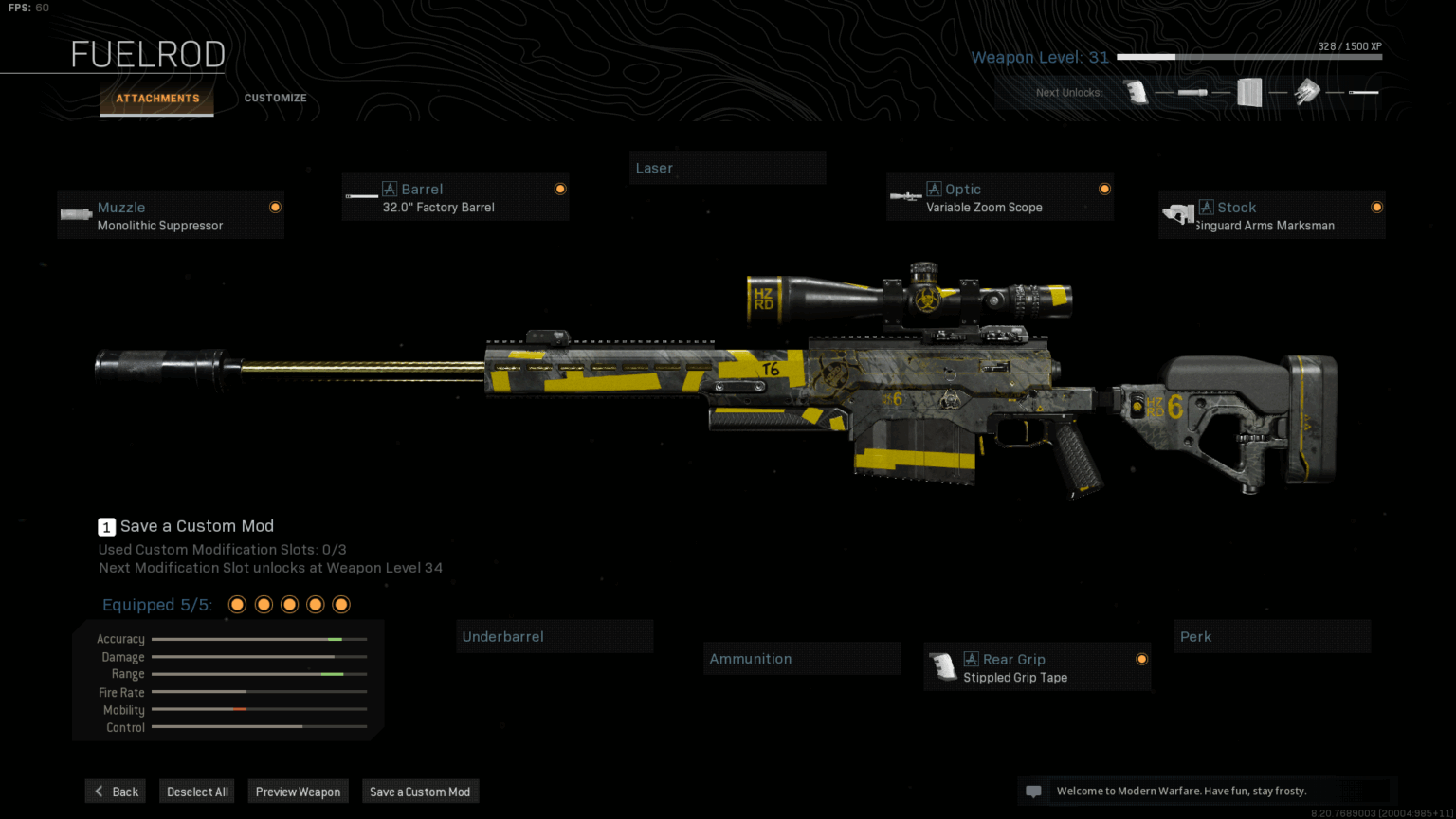
Task: Open the Barrel attachment slot
Action: click(455, 197)
